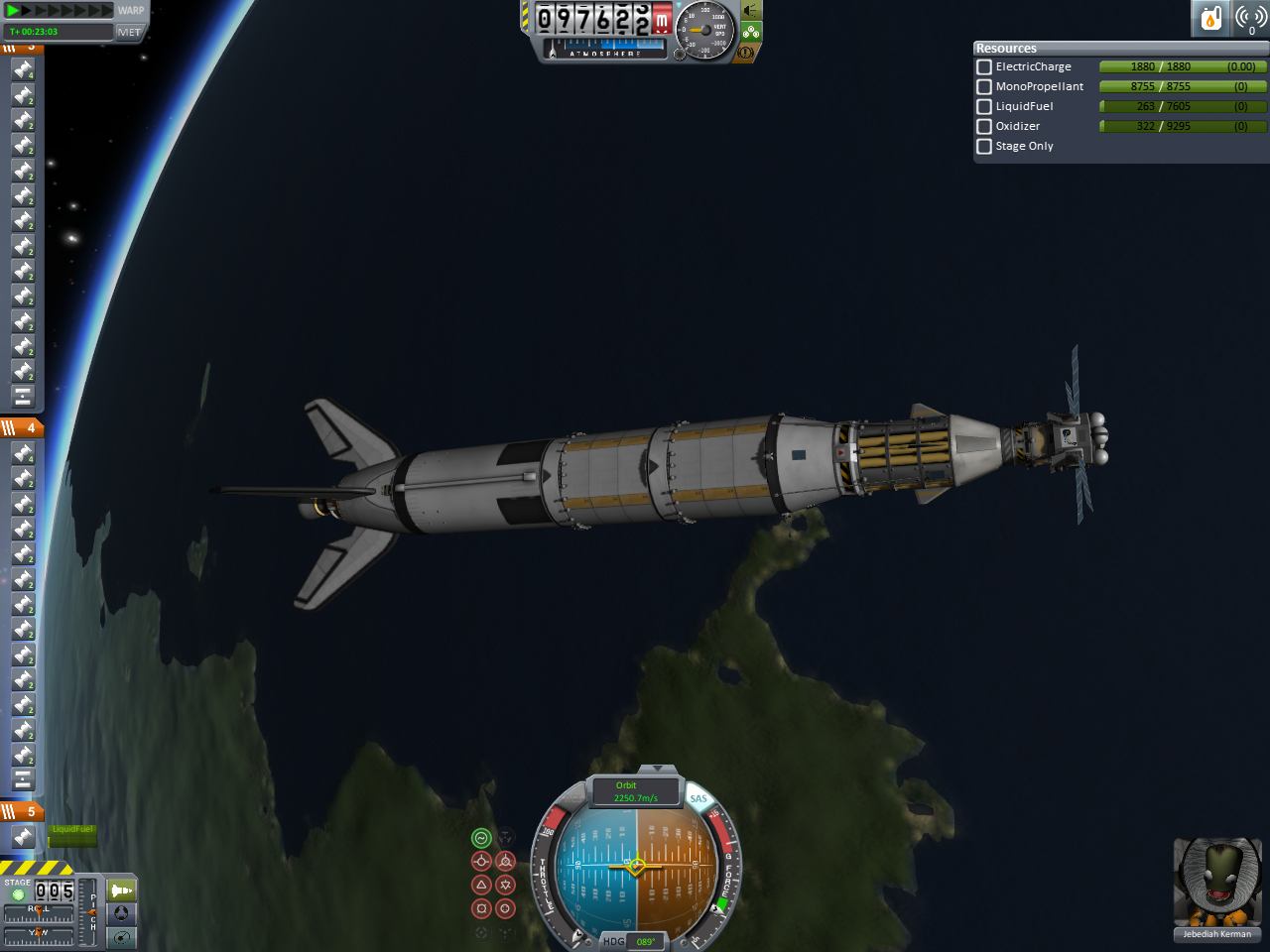This screenshot has width=1270, height=952.
Task: Set SAS to the retrograde hold icon
Action: pos(505,861)
